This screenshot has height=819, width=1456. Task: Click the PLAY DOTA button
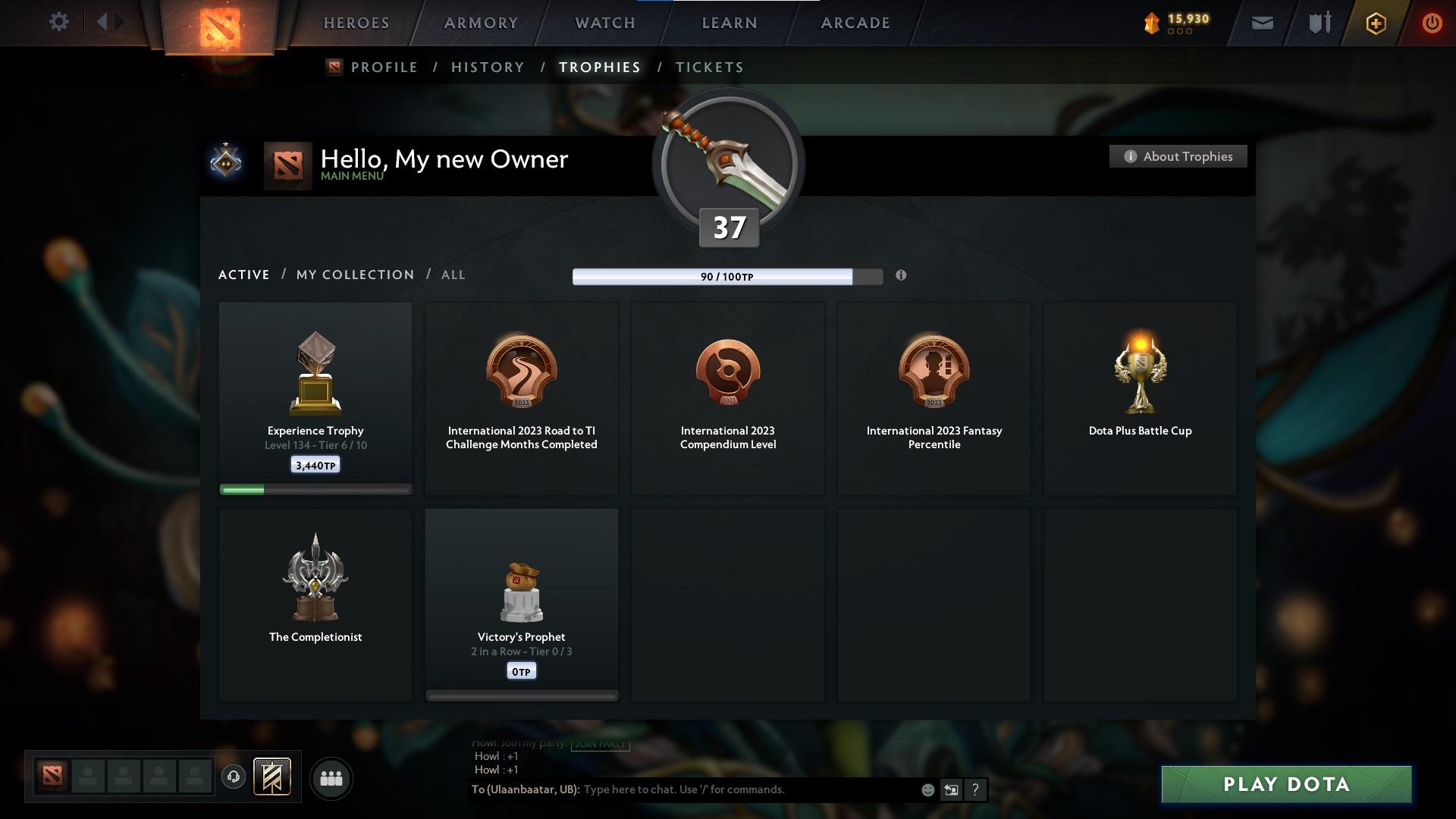tap(1285, 785)
